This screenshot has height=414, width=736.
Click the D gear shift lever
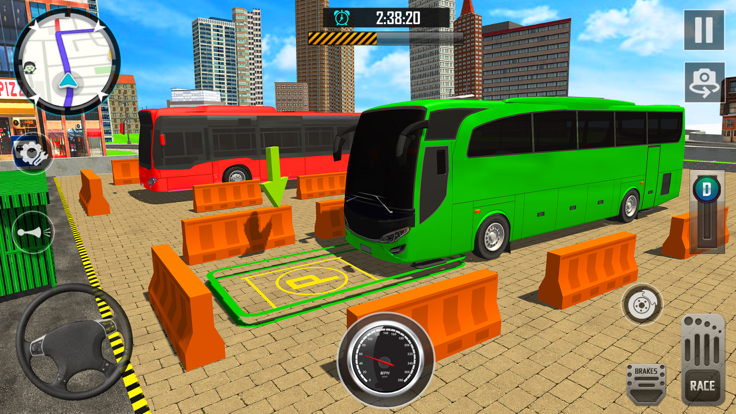point(708,212)
